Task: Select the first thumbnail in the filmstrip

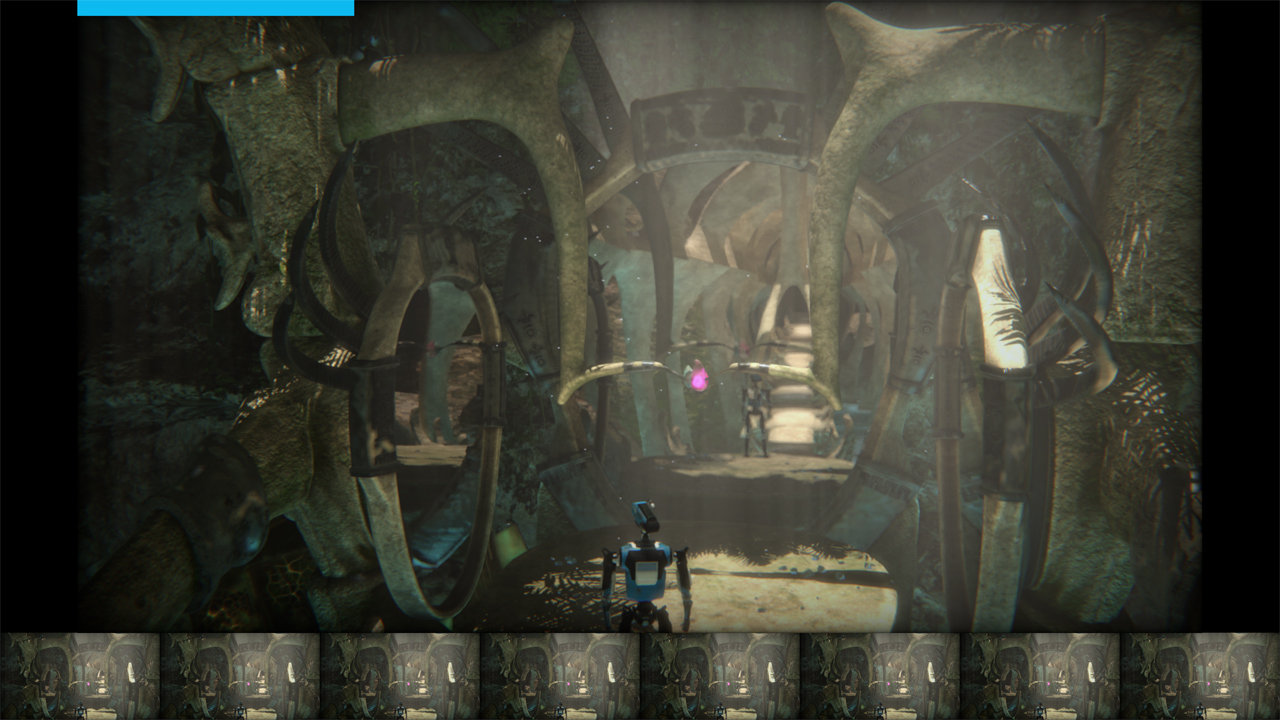Action: pos(80,676)
